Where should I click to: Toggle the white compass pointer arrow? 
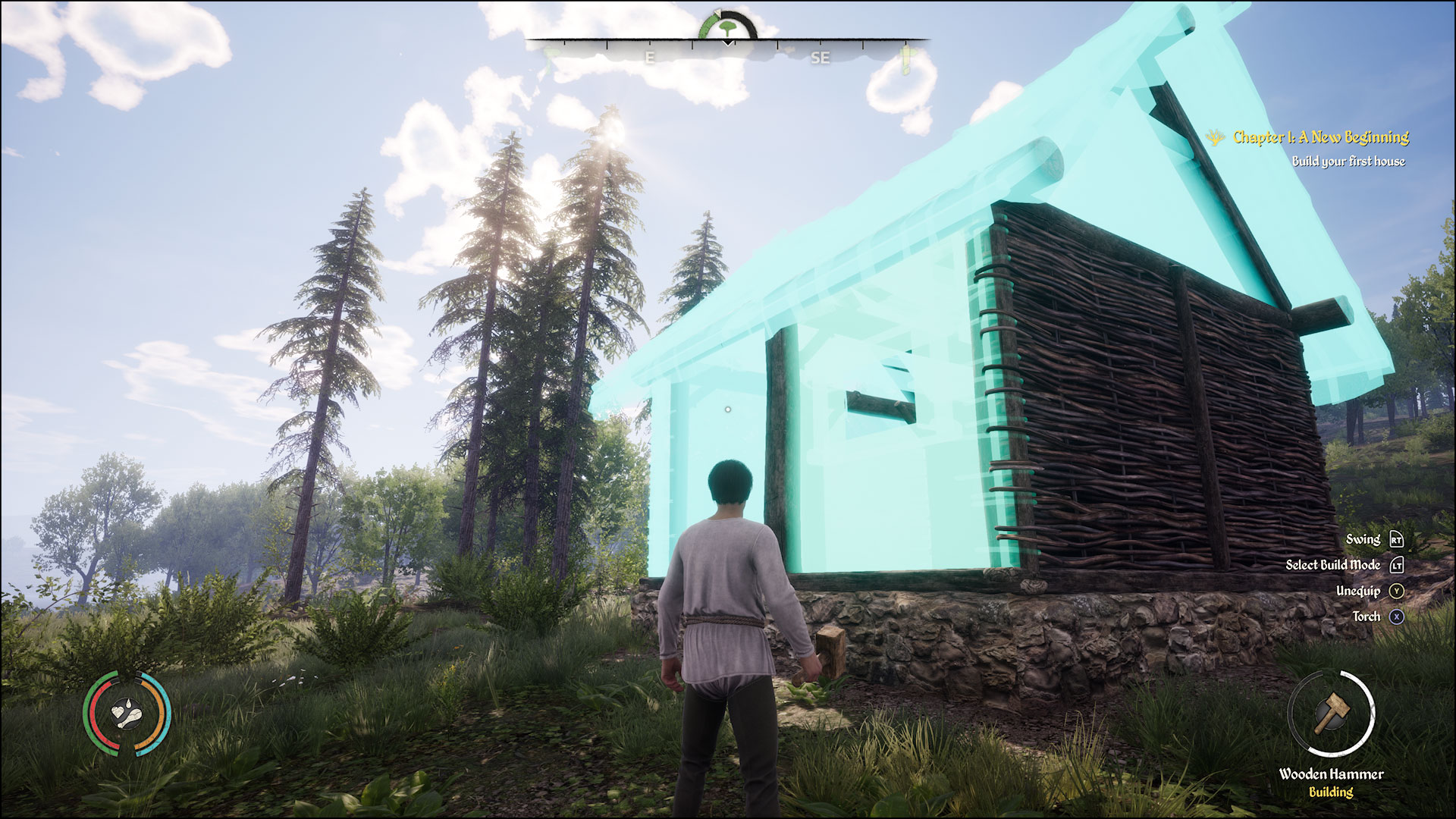[x=717, y=12]
